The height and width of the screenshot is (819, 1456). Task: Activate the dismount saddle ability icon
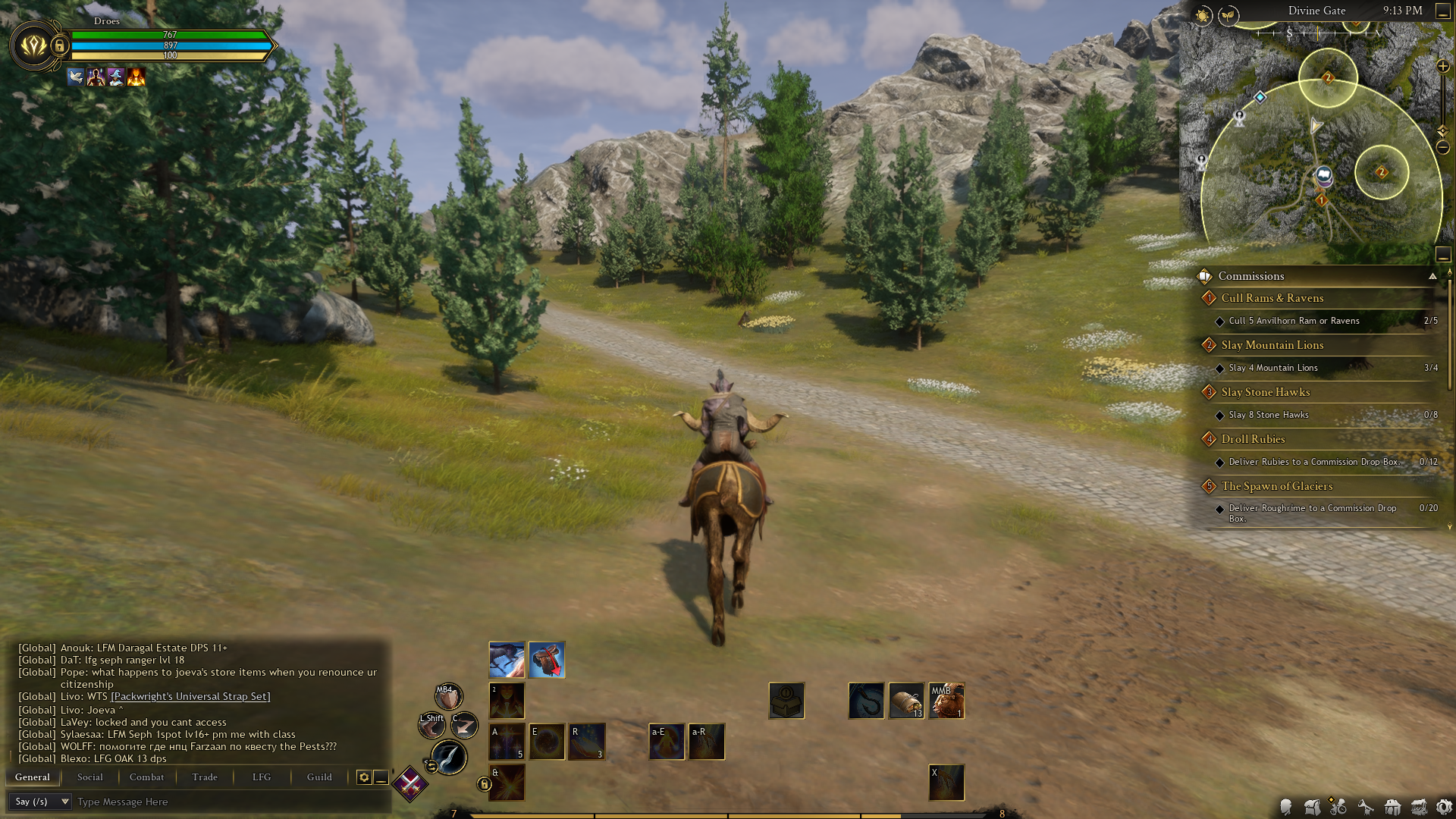[547, 660]
